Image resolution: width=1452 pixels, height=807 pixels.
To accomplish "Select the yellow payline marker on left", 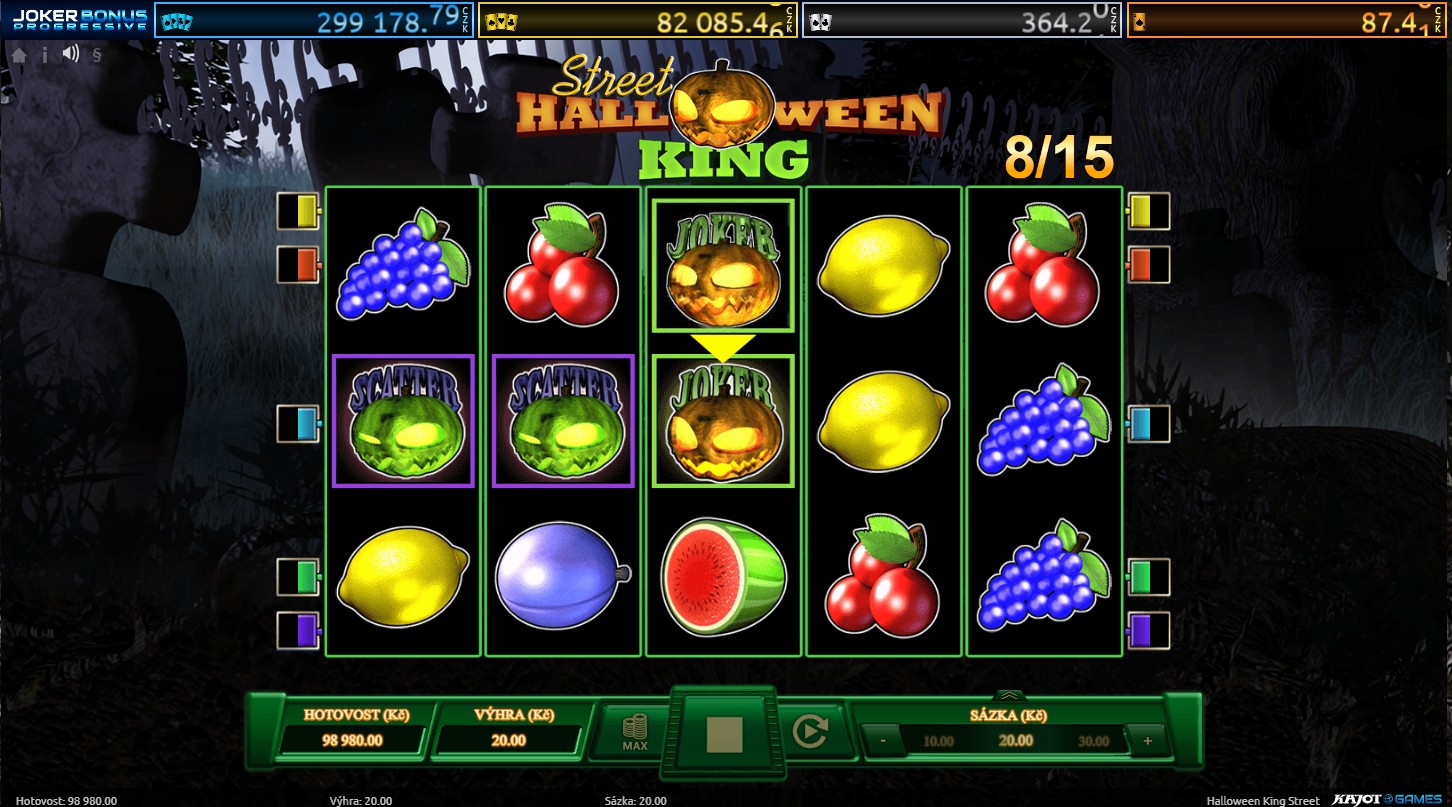I will tap(299, 210).
